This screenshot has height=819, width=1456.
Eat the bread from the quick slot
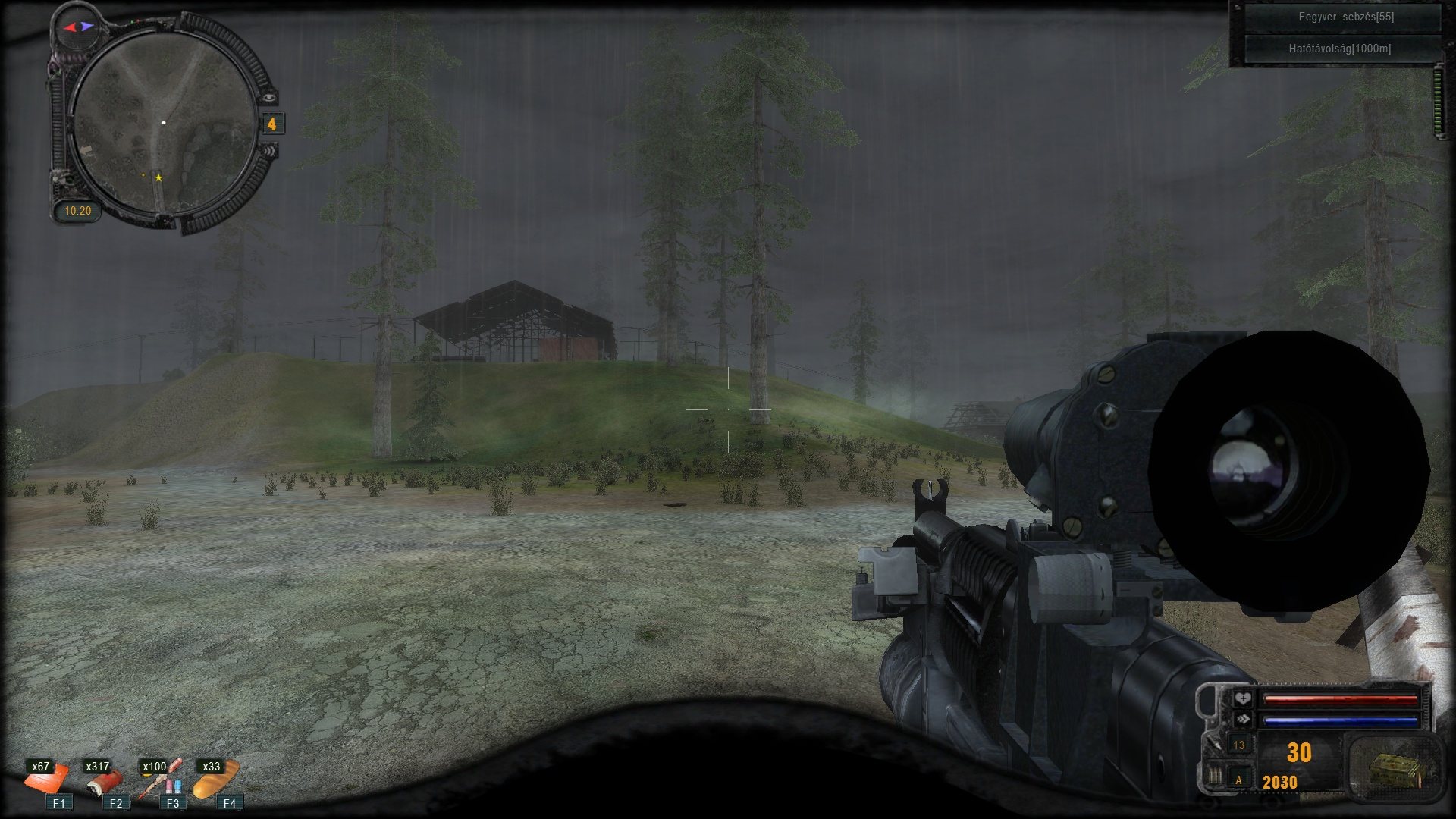pyautogui.click(x=218, y=780)
